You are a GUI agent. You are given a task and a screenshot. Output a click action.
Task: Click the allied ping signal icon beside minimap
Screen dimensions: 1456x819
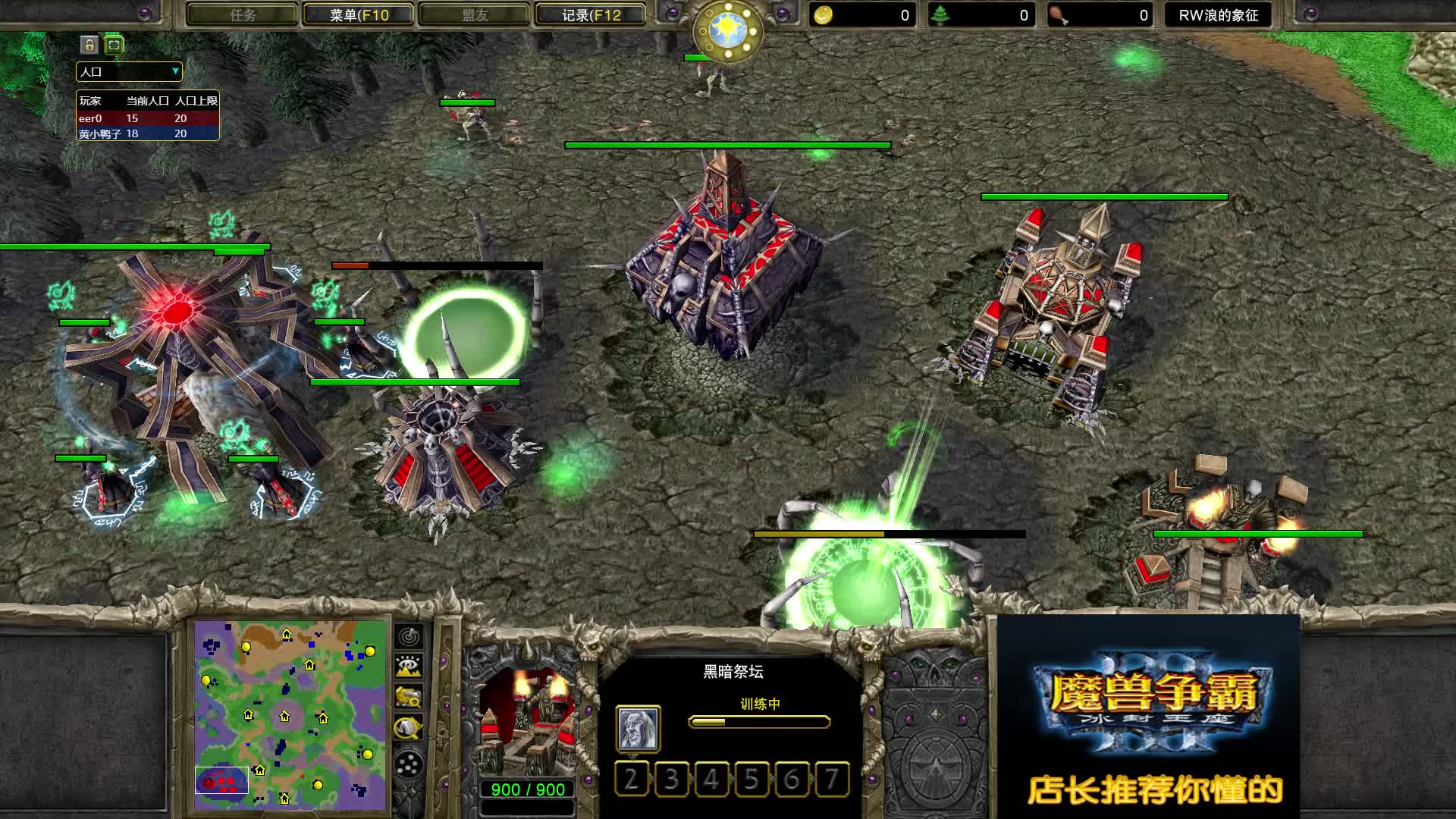tap(409, 638)
